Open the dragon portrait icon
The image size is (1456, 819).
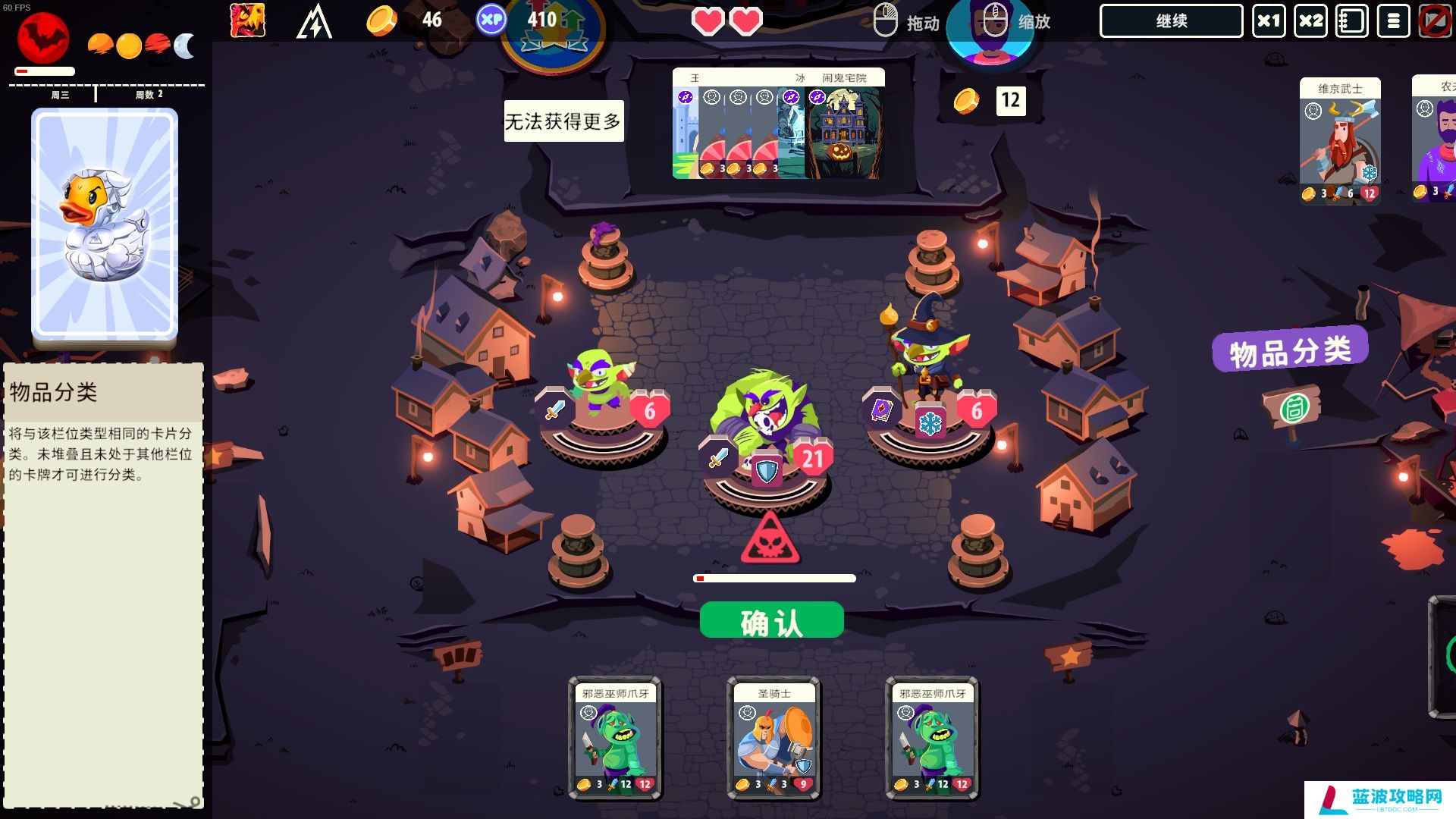248,20
